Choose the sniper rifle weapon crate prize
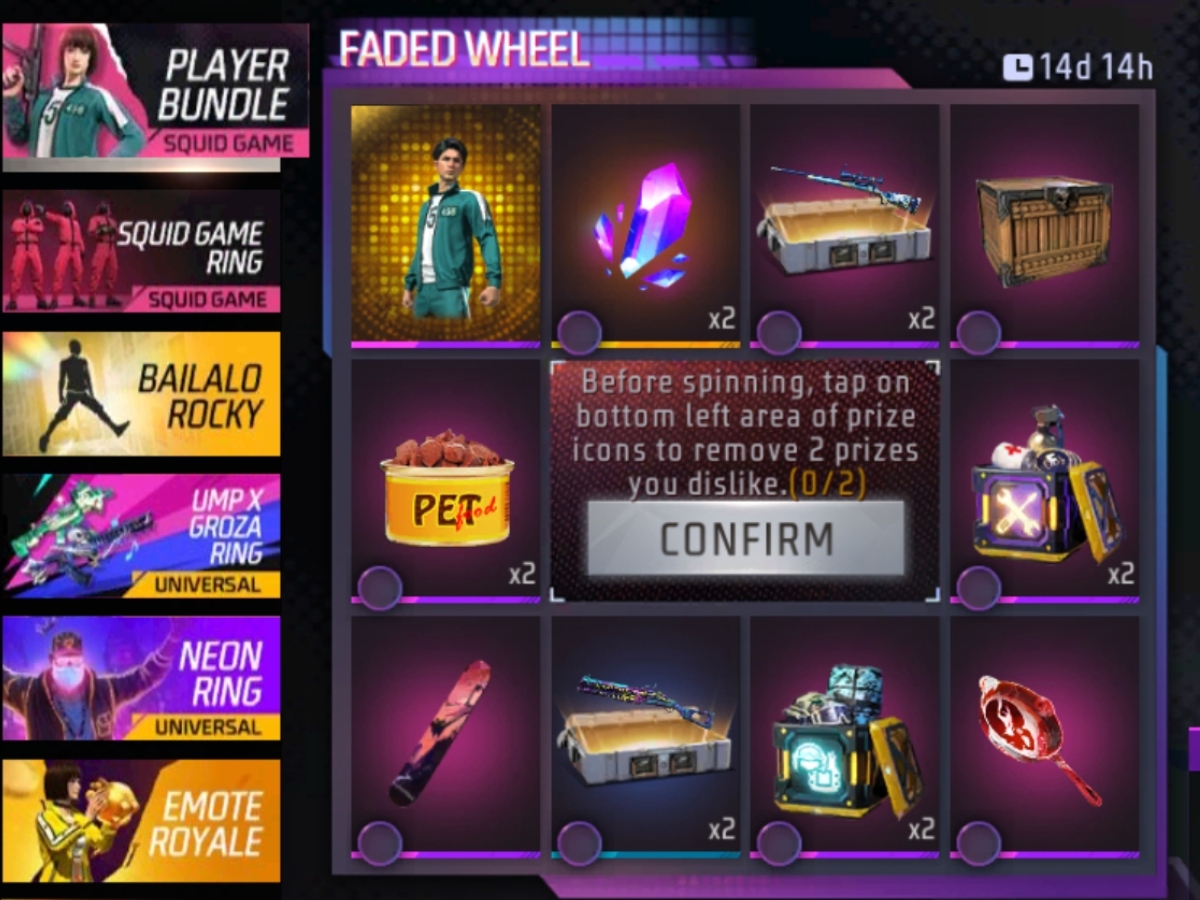This screenshot has height=900, width=1200. coord(844,225)
